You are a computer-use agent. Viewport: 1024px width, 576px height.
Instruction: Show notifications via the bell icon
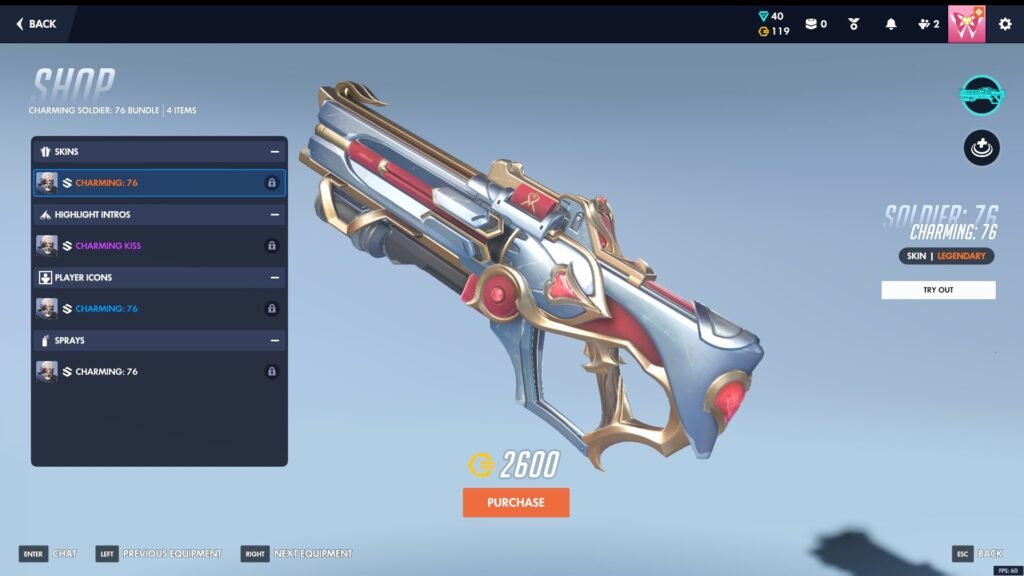coord(891,24)
